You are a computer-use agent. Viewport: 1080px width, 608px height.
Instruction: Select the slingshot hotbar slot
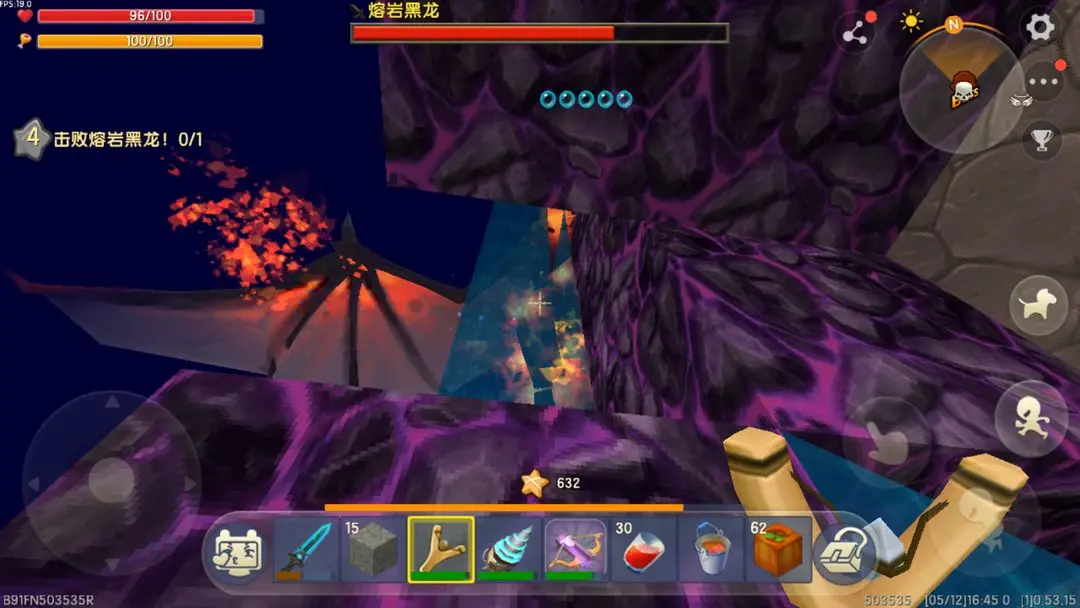tap(440, 549)
